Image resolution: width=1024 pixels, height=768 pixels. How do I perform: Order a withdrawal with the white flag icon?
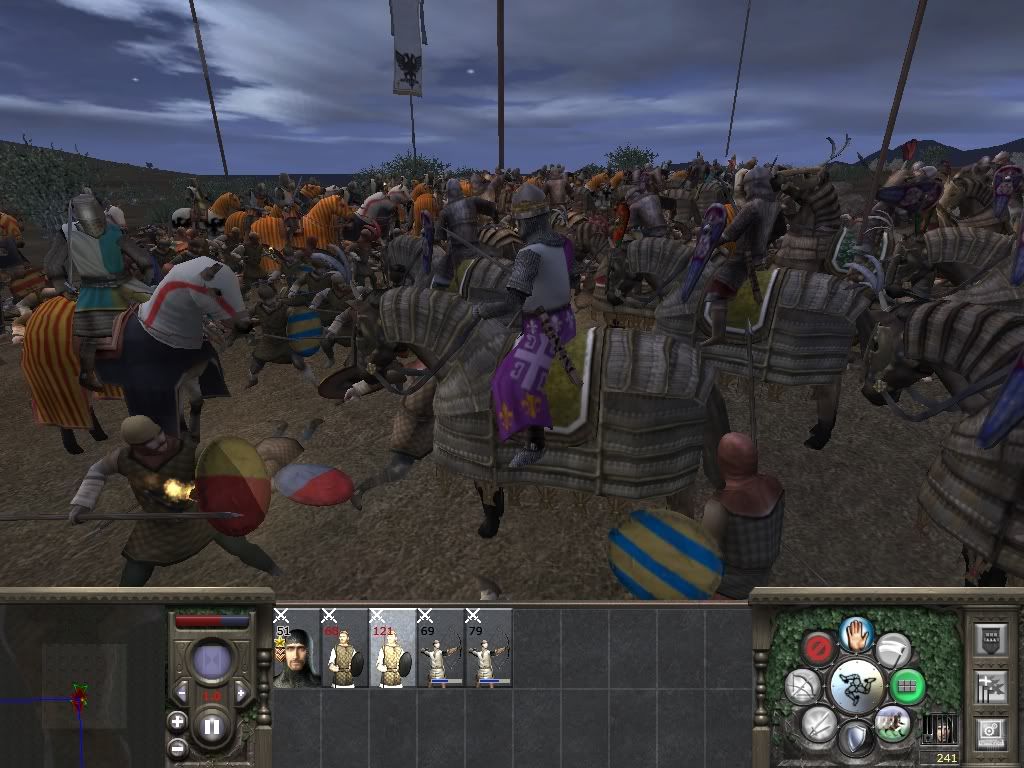pyautogui.click(x=893, y=649)
